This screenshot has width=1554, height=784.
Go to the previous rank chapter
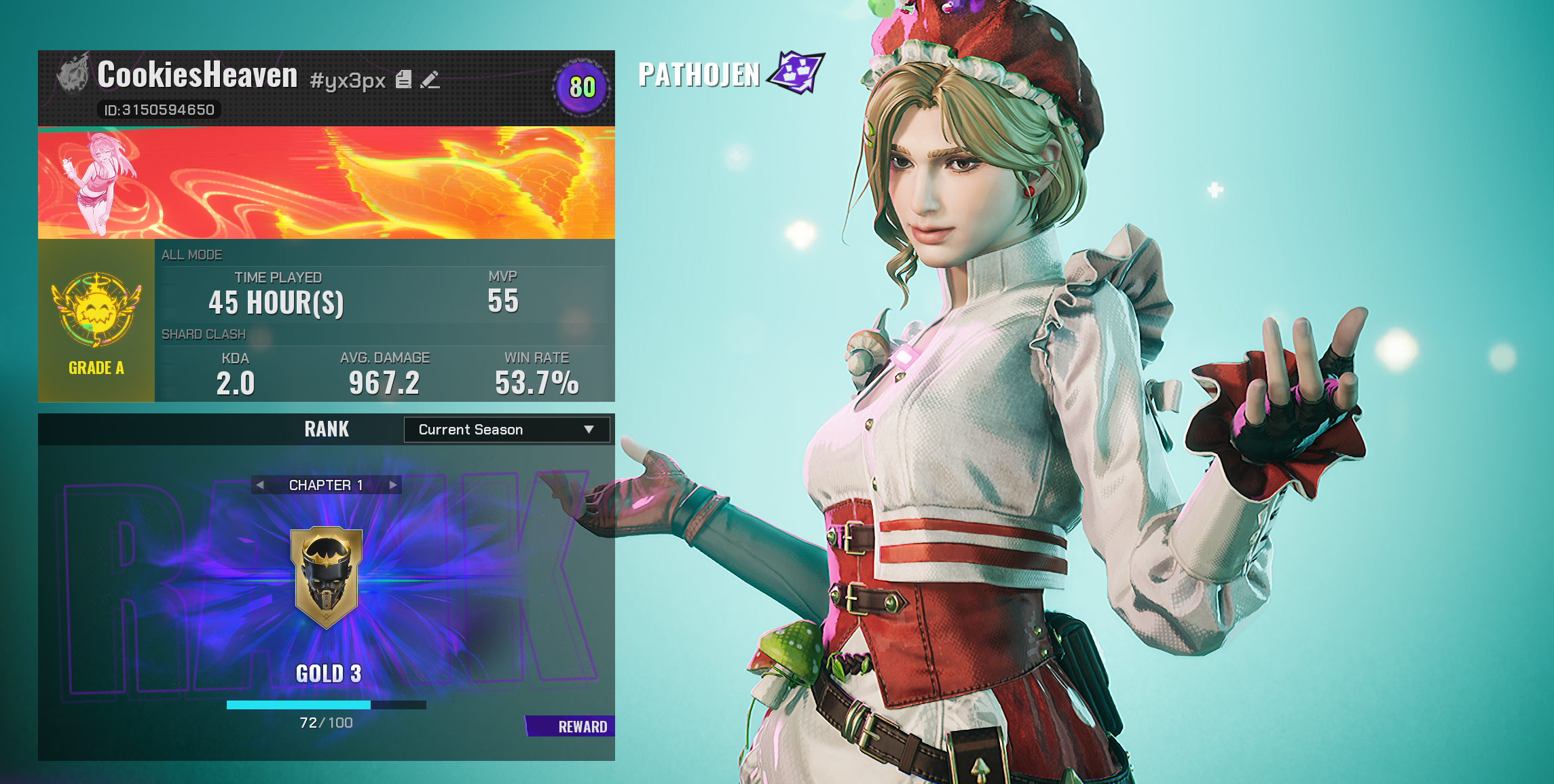coord(260,485)
